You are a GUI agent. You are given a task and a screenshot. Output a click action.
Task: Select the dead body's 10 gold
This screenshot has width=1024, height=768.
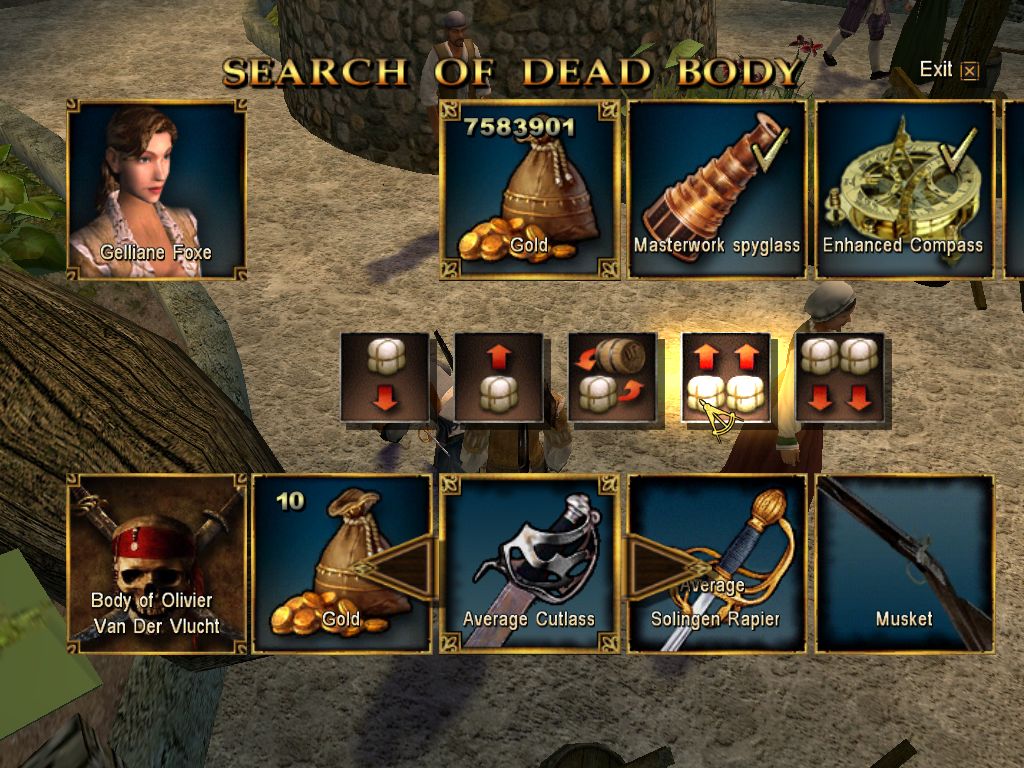pyautogui.click(x=341, y=564)
